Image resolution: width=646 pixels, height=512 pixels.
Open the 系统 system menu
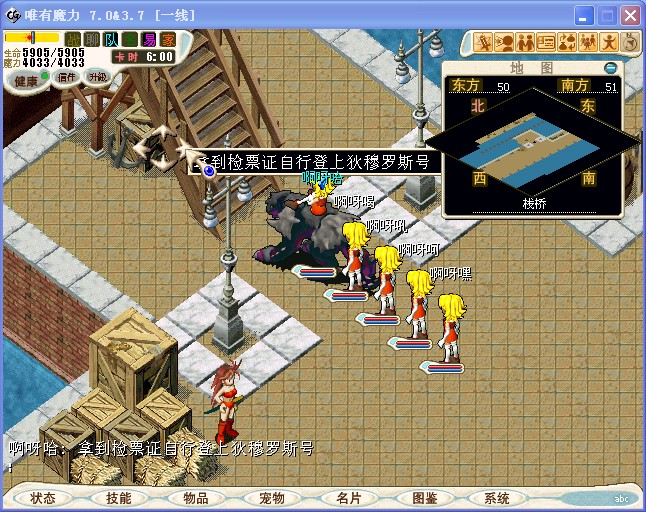(x=497, y=497)
